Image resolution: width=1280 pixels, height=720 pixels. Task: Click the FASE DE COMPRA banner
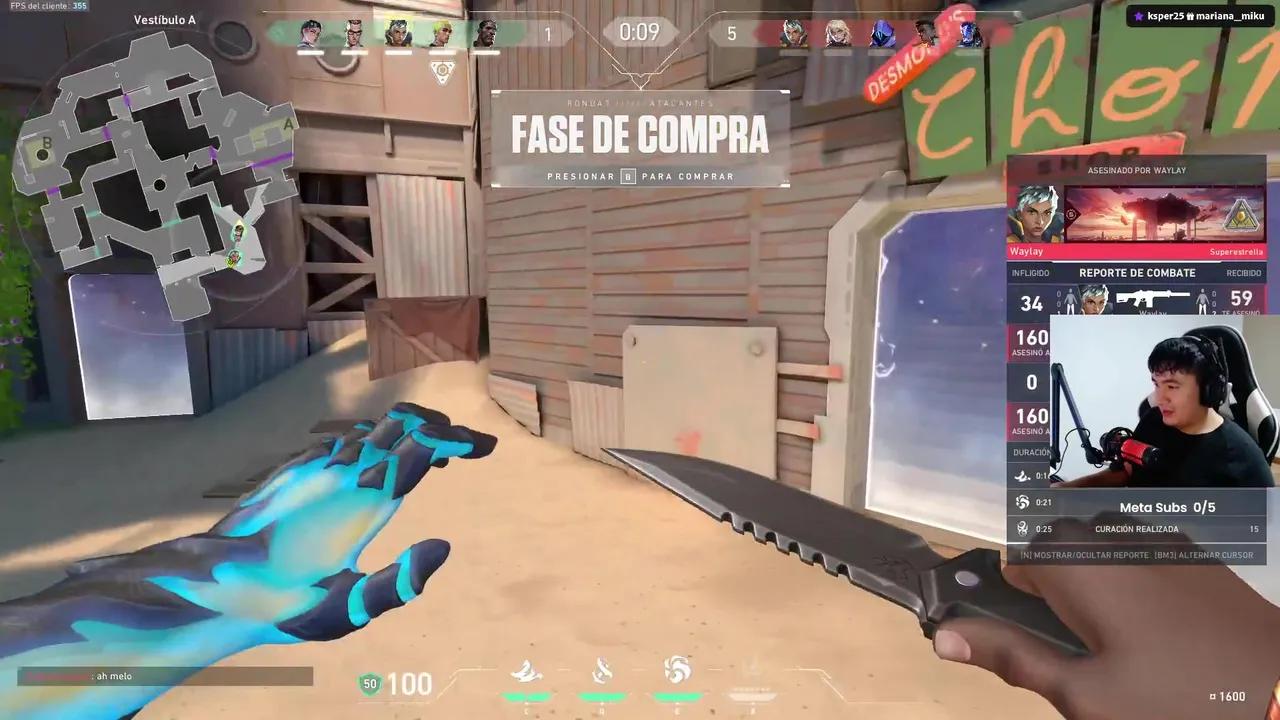(x=640, y=135)
